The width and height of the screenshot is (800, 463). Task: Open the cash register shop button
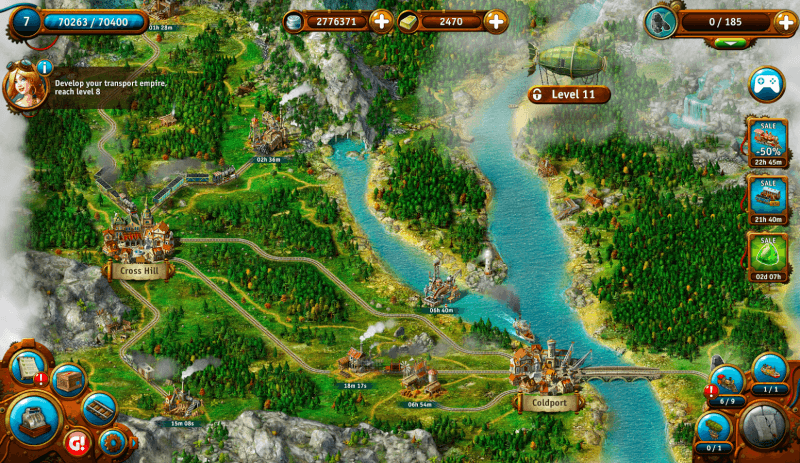pos(35,421)
